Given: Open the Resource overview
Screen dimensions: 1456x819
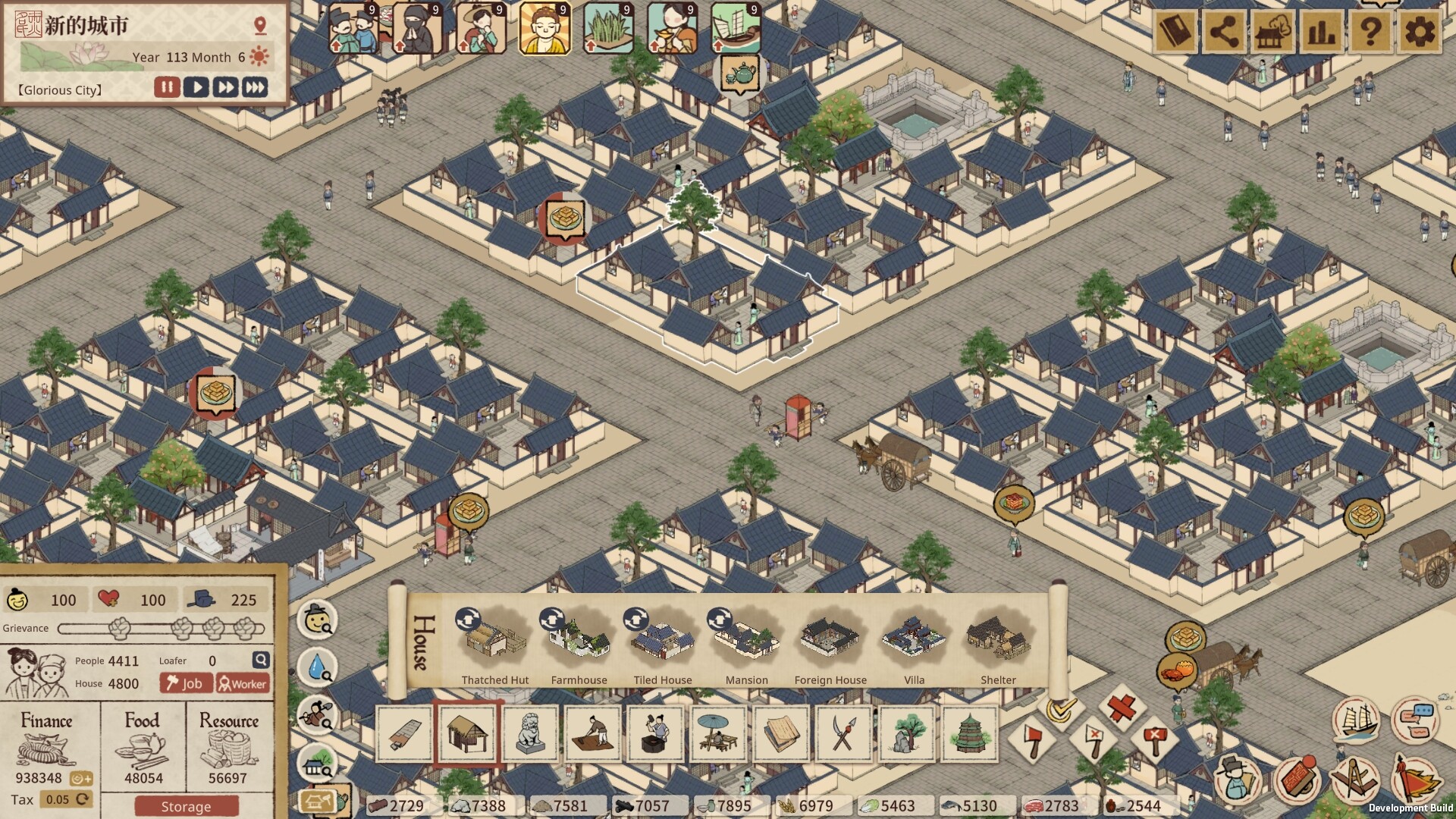Looking at the screenshot, I should pos(228,747).
